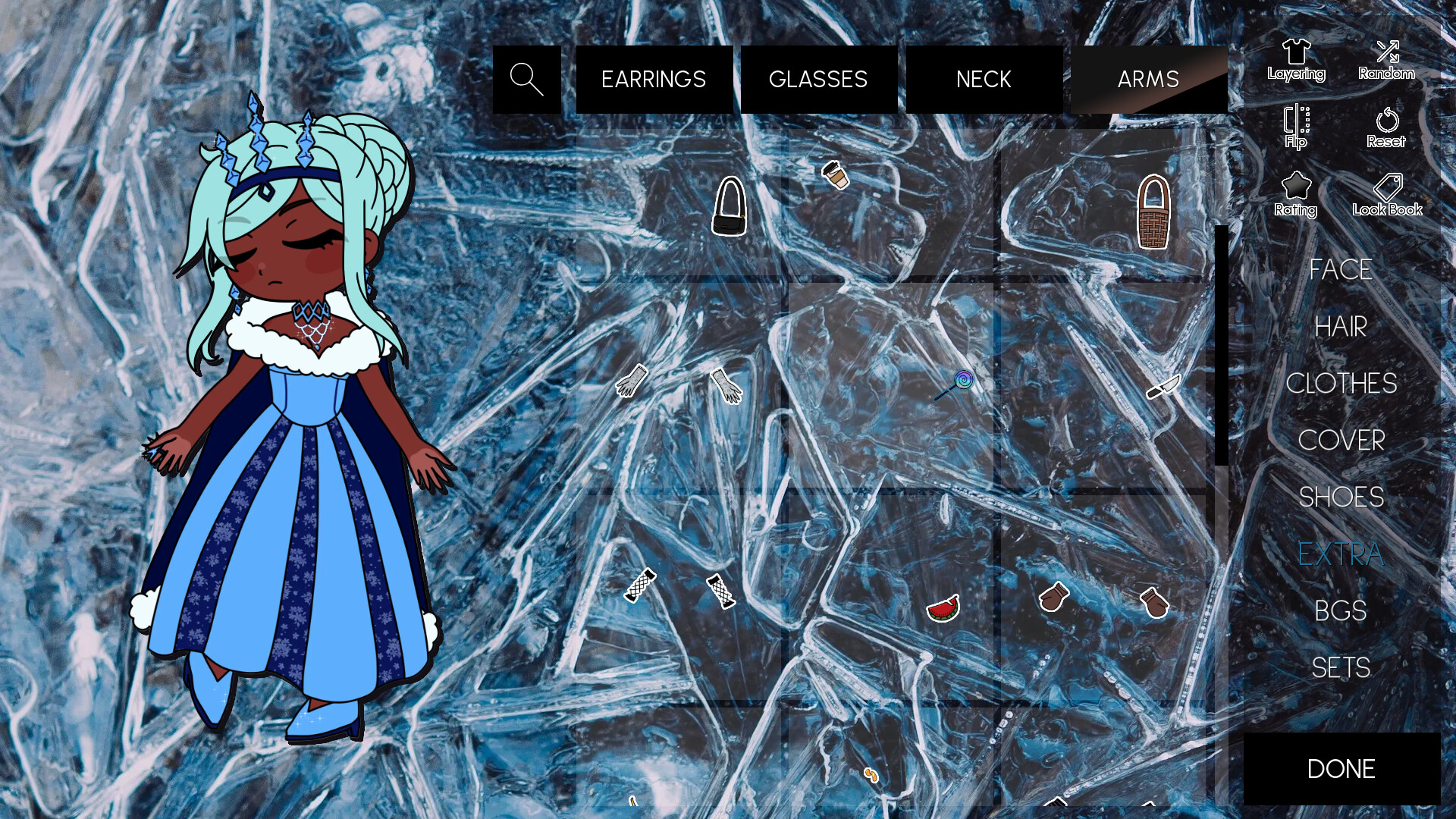Select the Layering tool

click(x=1297, y=59)
